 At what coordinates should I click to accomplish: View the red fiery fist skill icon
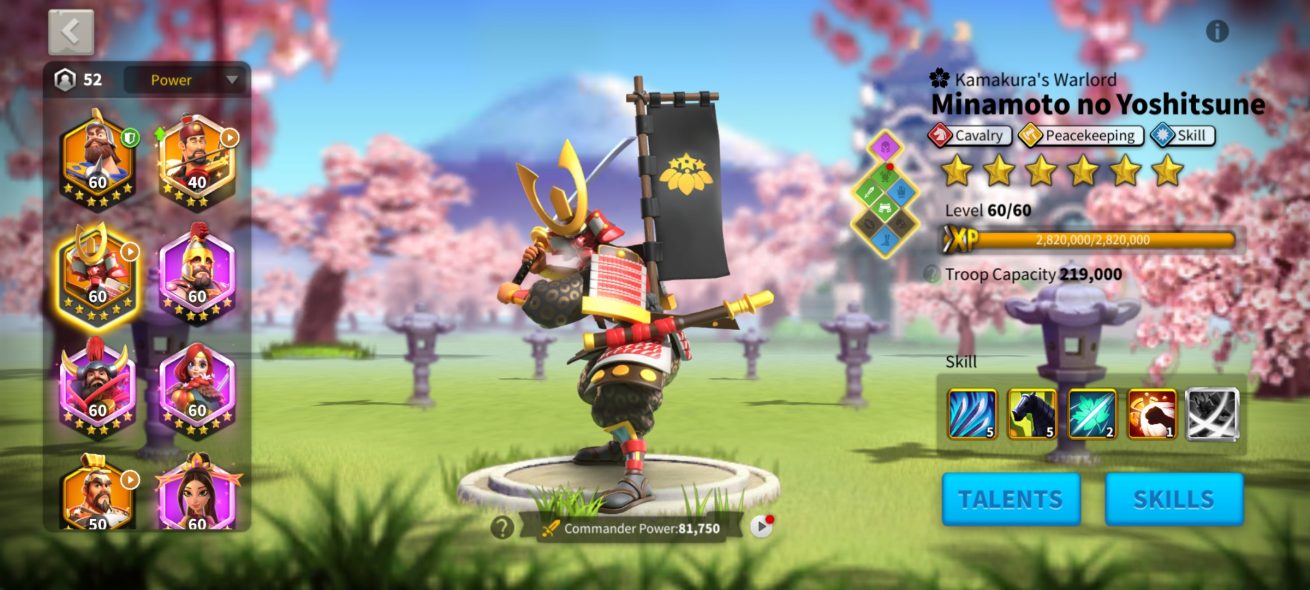coord(1152,415)
